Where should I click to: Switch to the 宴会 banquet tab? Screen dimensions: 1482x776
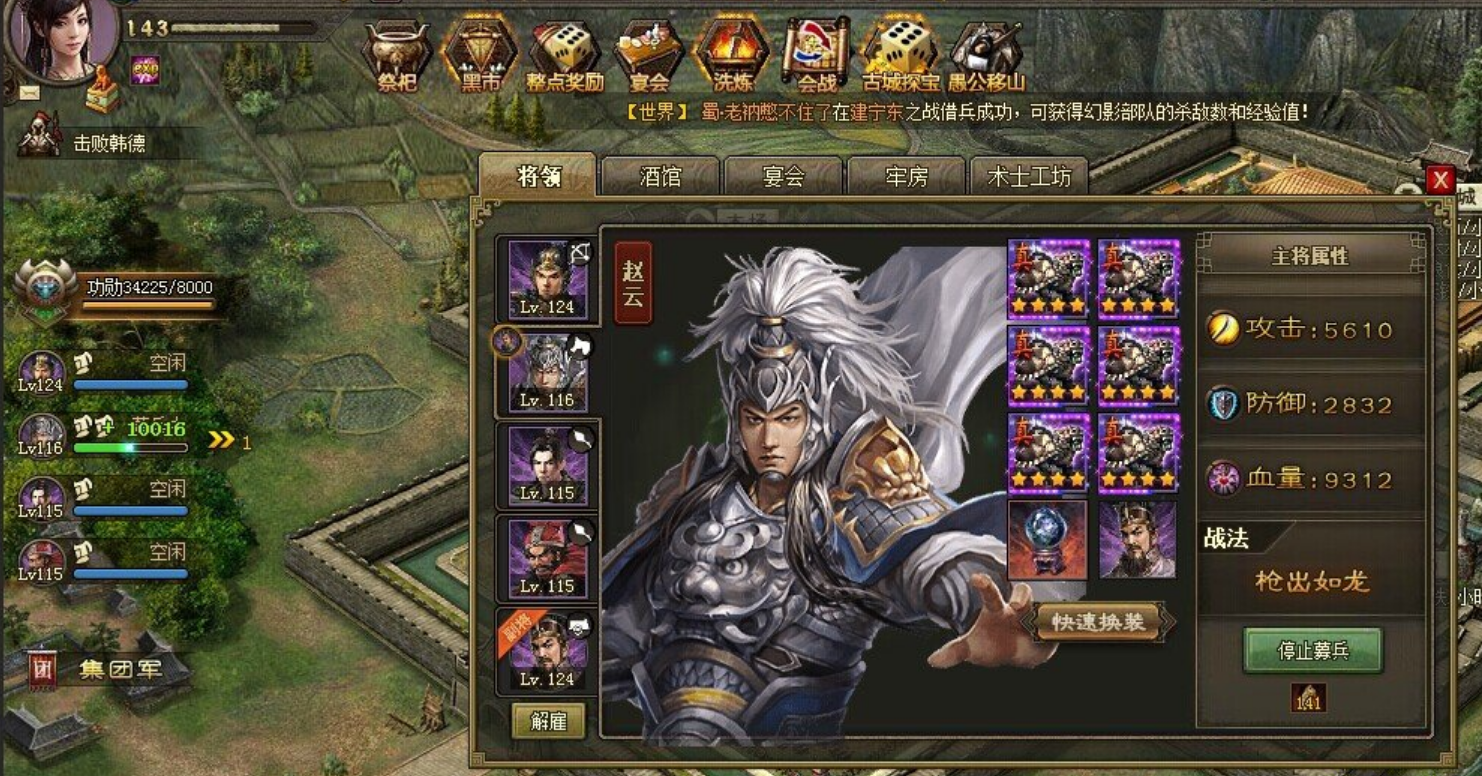click(x=783, y=177)
